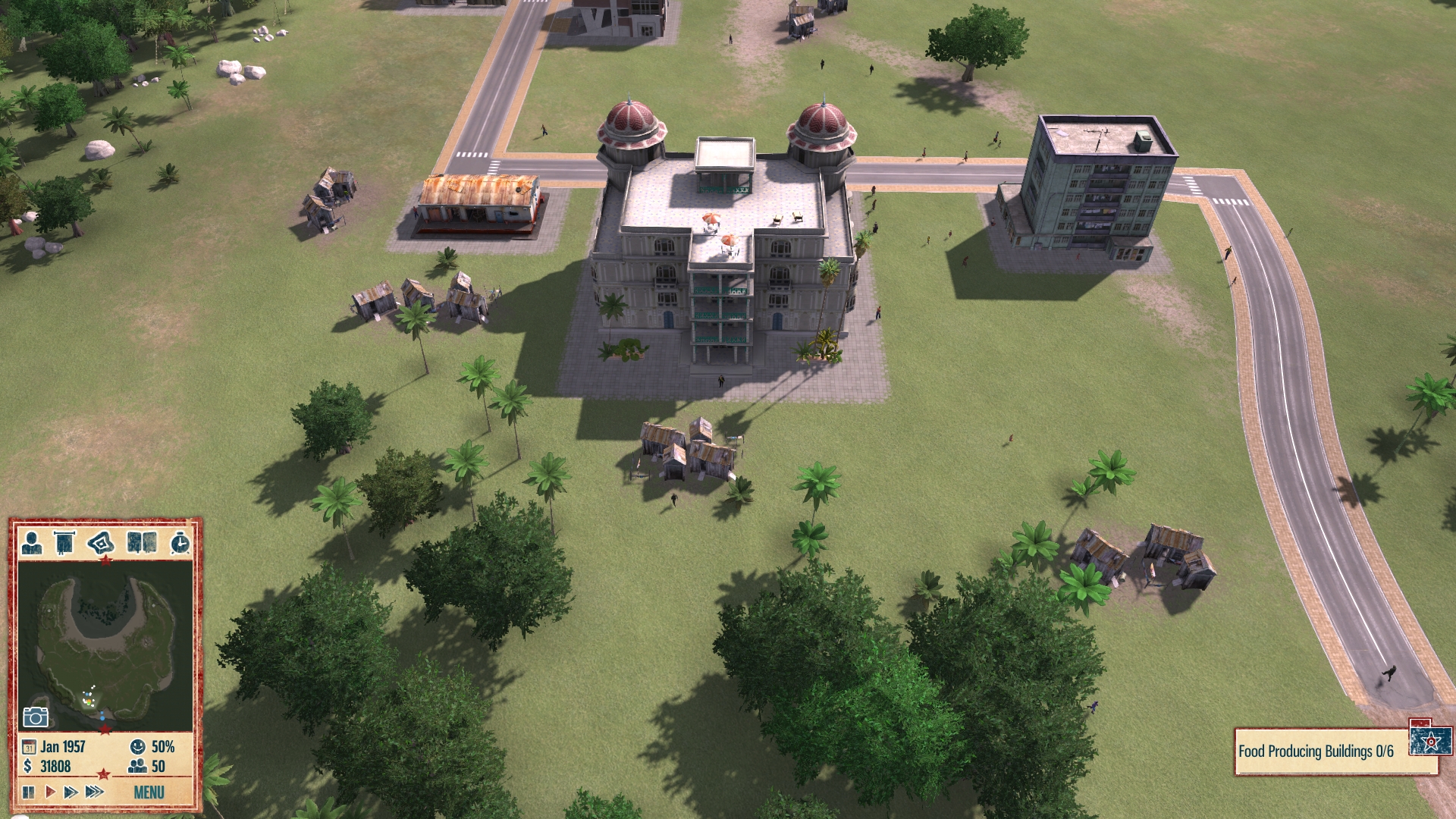The width and height of the screenshot is (1456, 819).
Task: Open the edicts scroll icon
Action: (x=65, y=543)
